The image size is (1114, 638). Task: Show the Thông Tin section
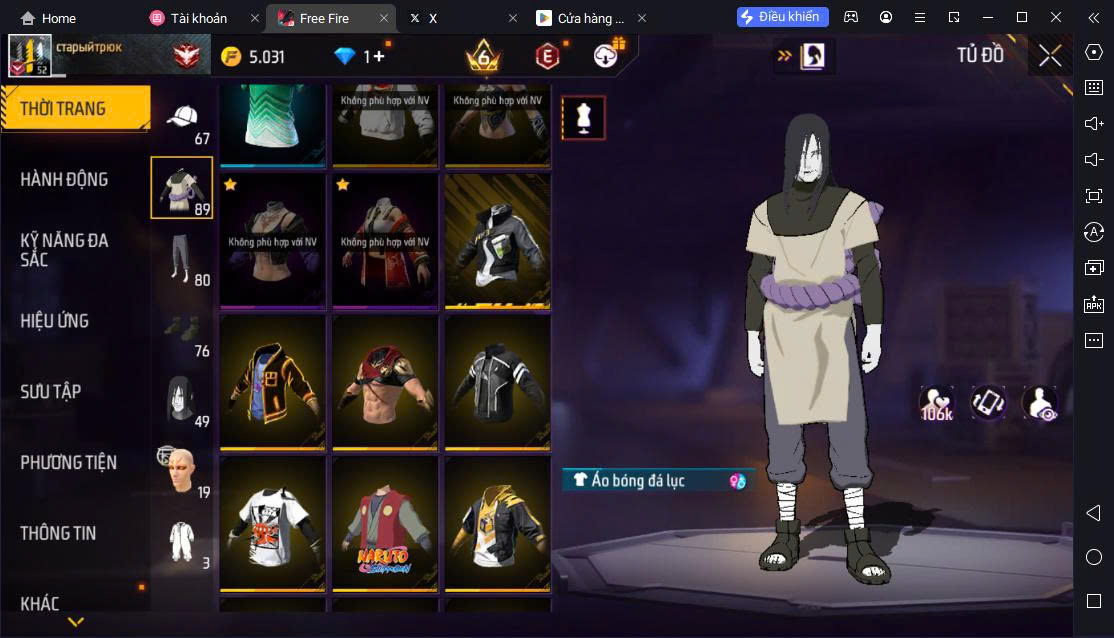(x=58, y=534)
